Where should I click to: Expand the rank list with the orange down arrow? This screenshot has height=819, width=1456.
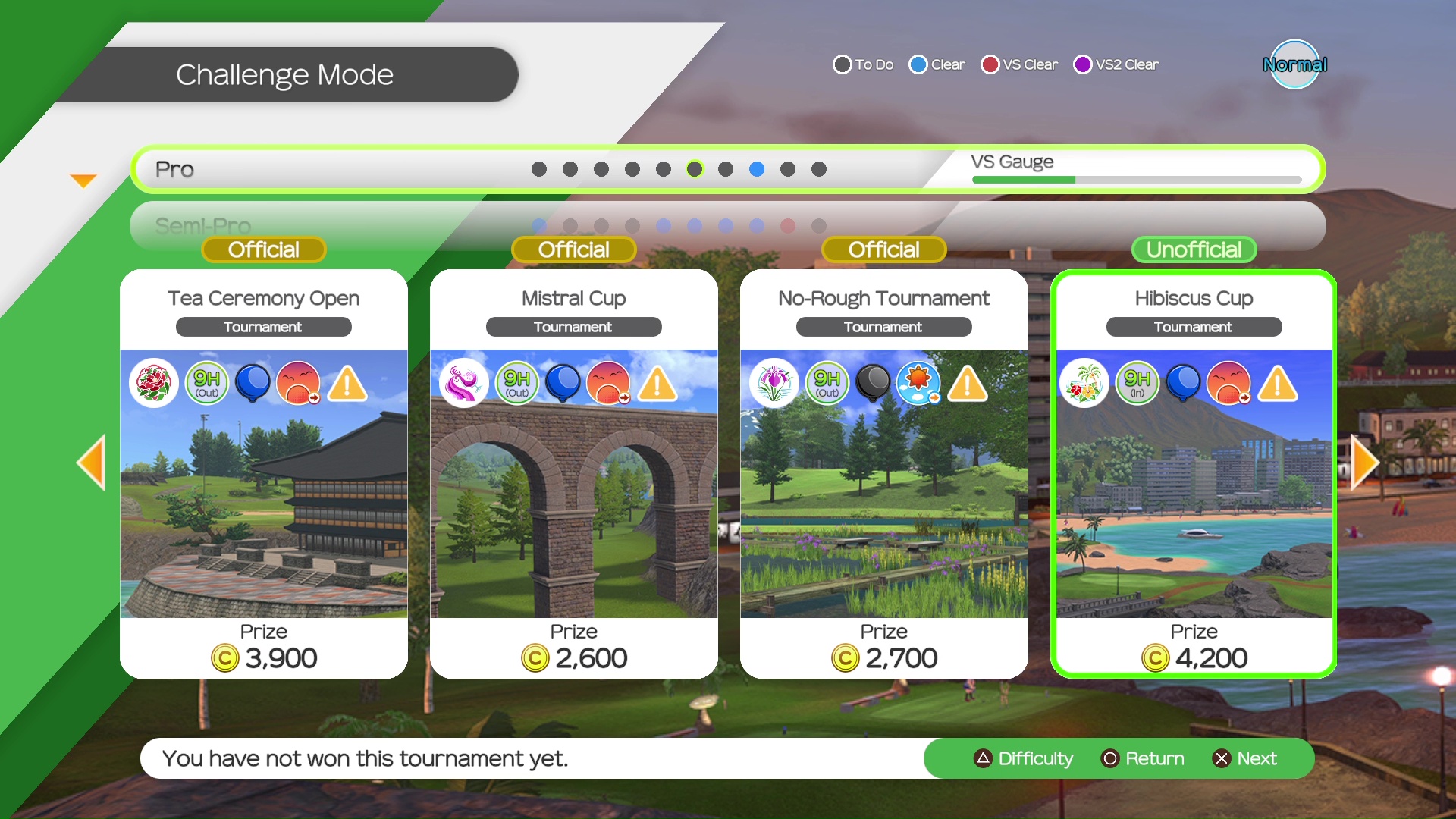click(x=83, y=180)
